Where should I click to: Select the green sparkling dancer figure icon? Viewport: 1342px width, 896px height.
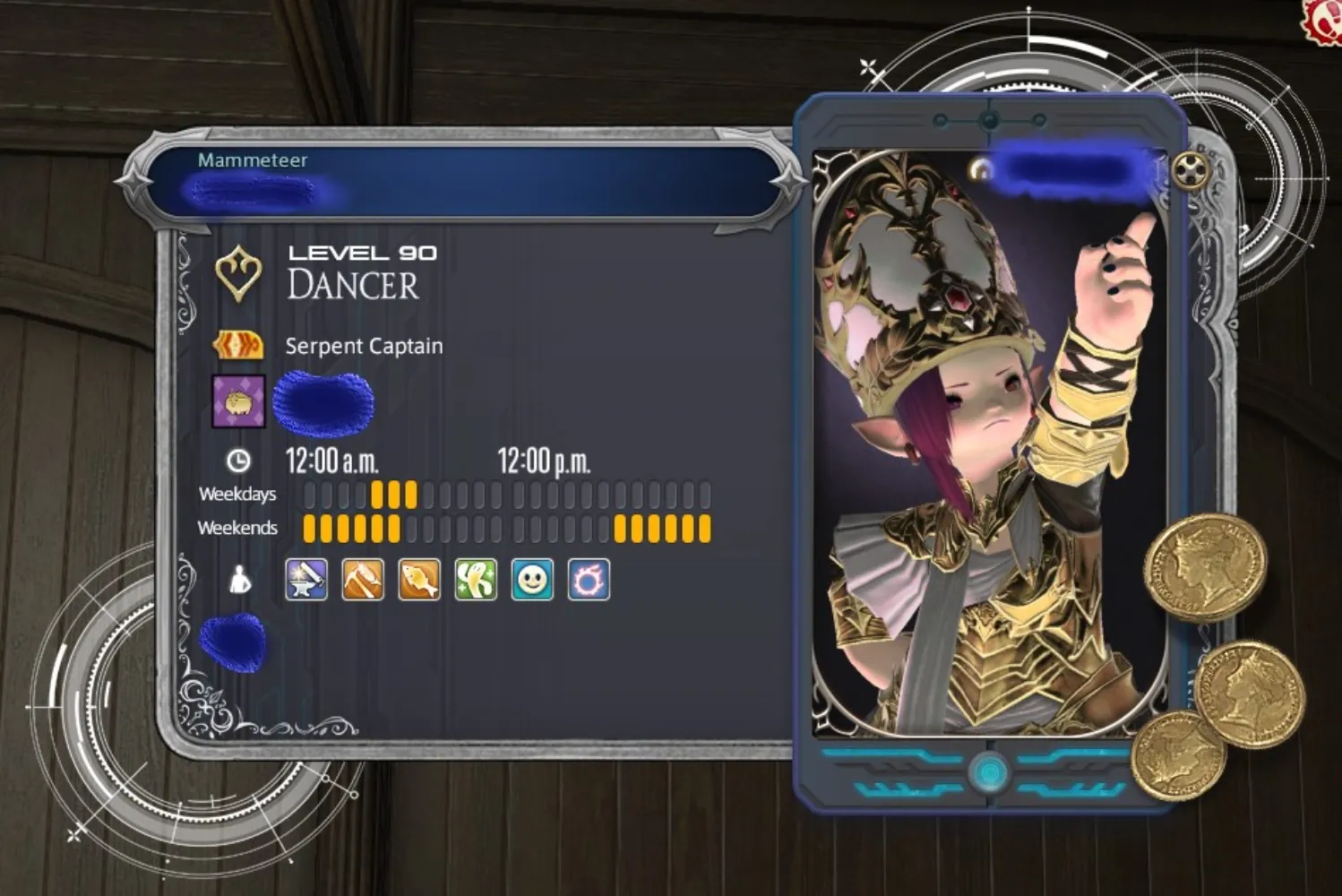pyautogui.click(x=476, y=580)
